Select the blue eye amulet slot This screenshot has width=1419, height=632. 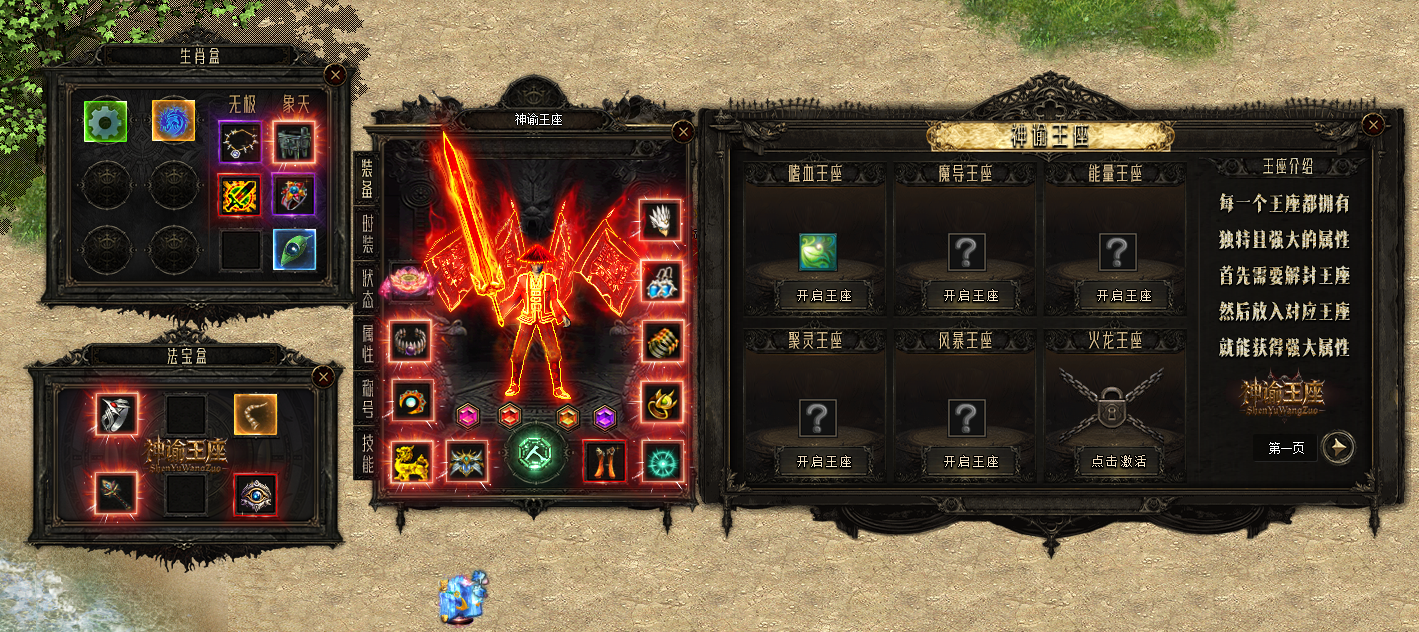tap(255, 494)
